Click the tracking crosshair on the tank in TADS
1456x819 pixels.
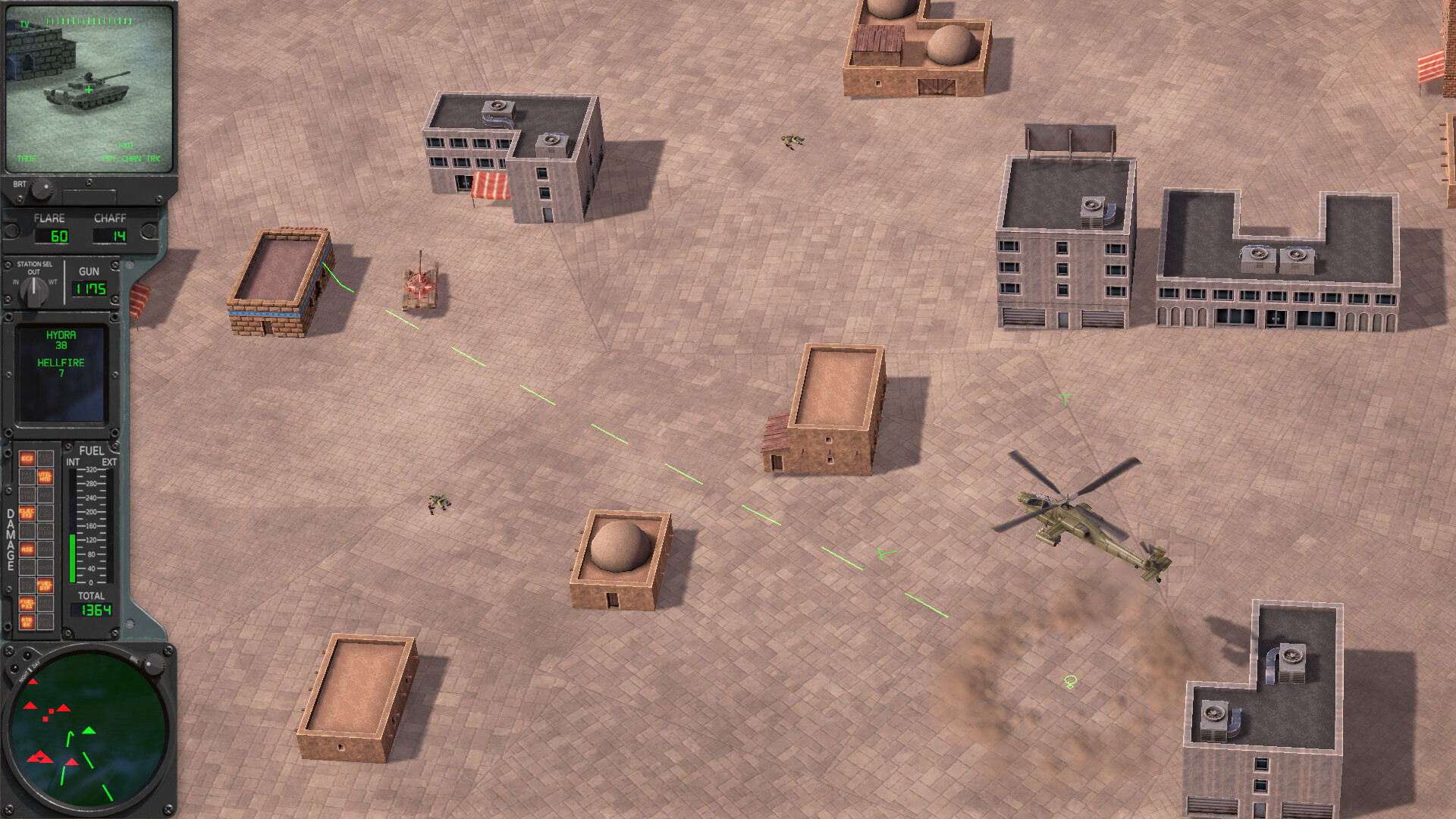coord(89,89)
